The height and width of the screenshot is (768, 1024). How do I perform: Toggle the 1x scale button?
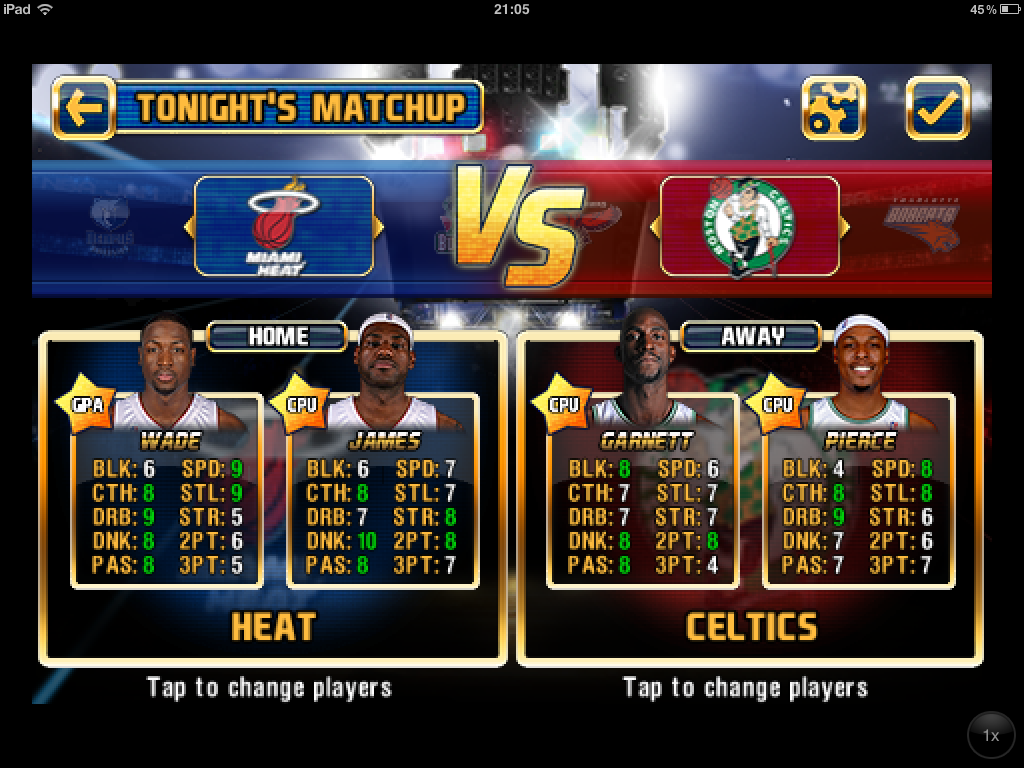click(x=990, y=736)
